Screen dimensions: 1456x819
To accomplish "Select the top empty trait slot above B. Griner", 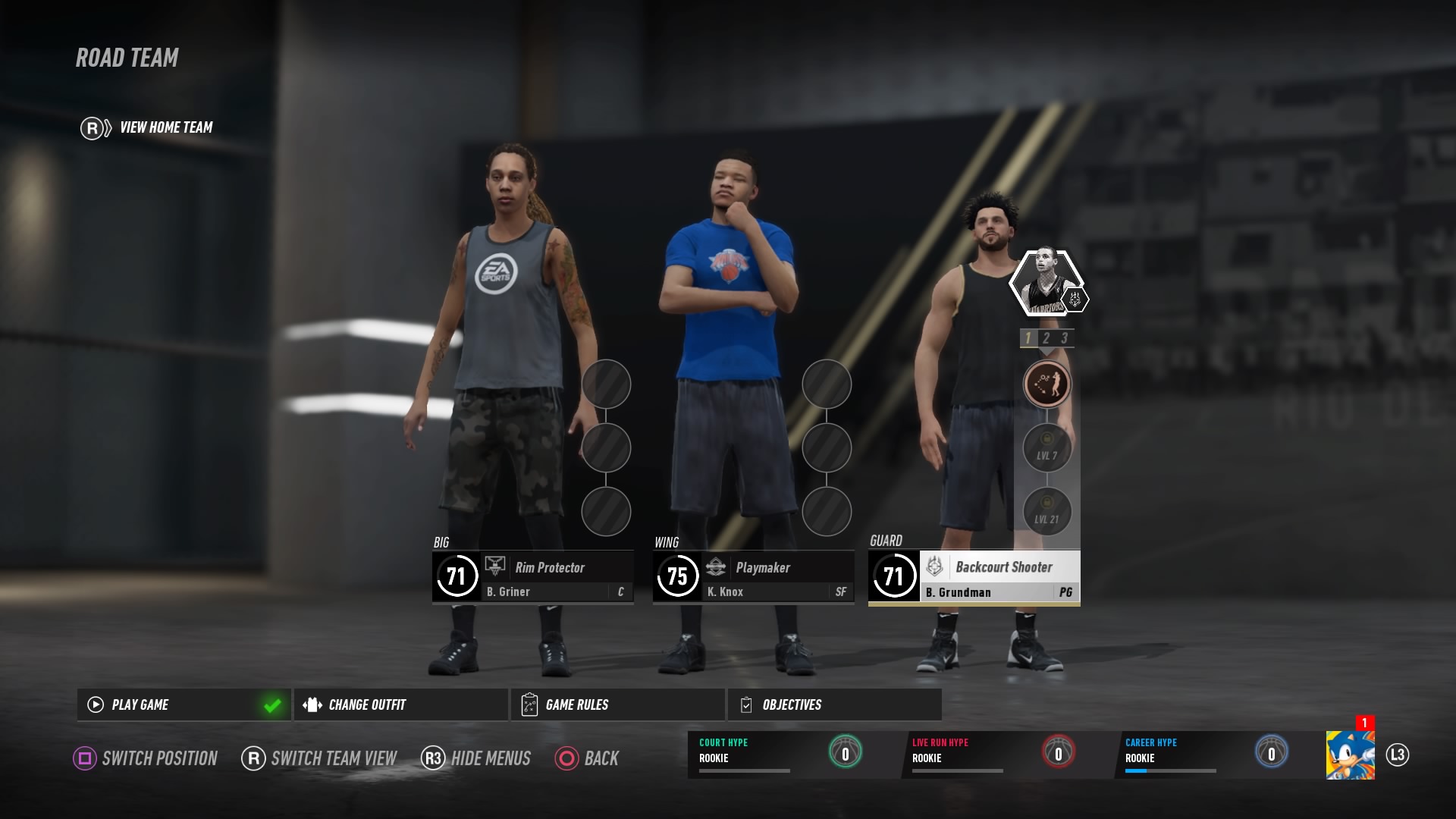I will tap(607, 385).
